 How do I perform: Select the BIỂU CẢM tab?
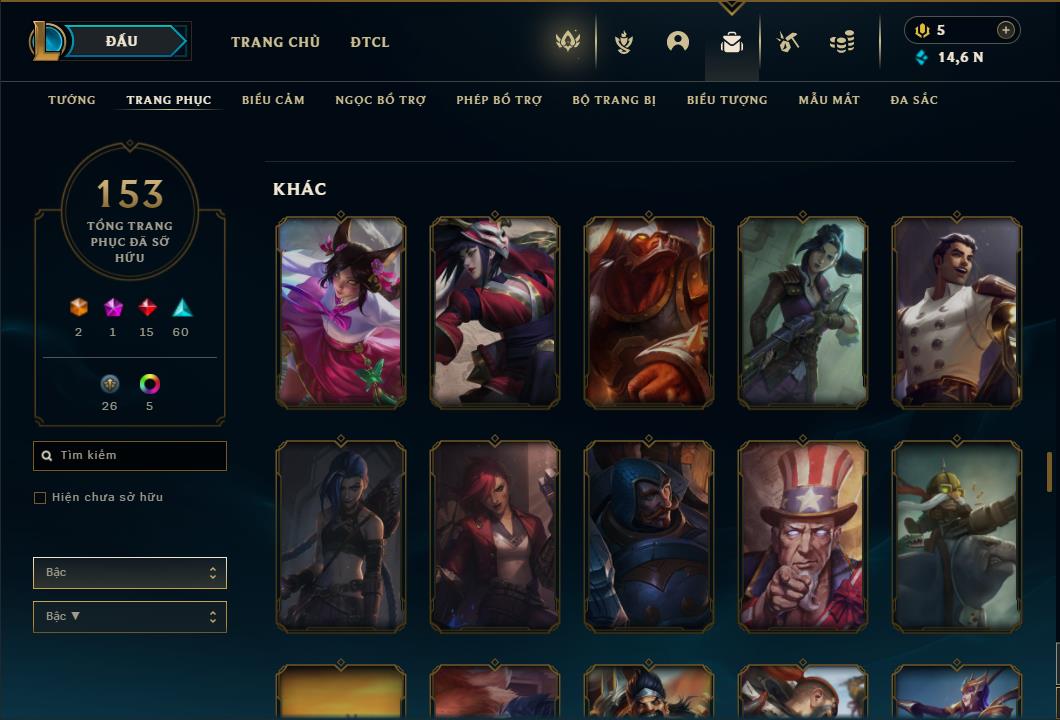[x=273, y=100]
